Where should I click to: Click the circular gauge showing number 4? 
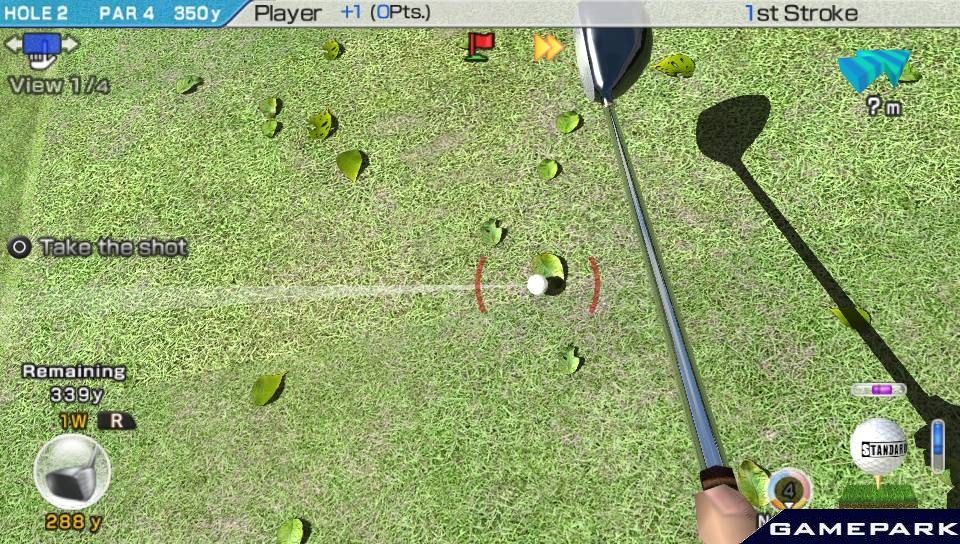point(789,490)
